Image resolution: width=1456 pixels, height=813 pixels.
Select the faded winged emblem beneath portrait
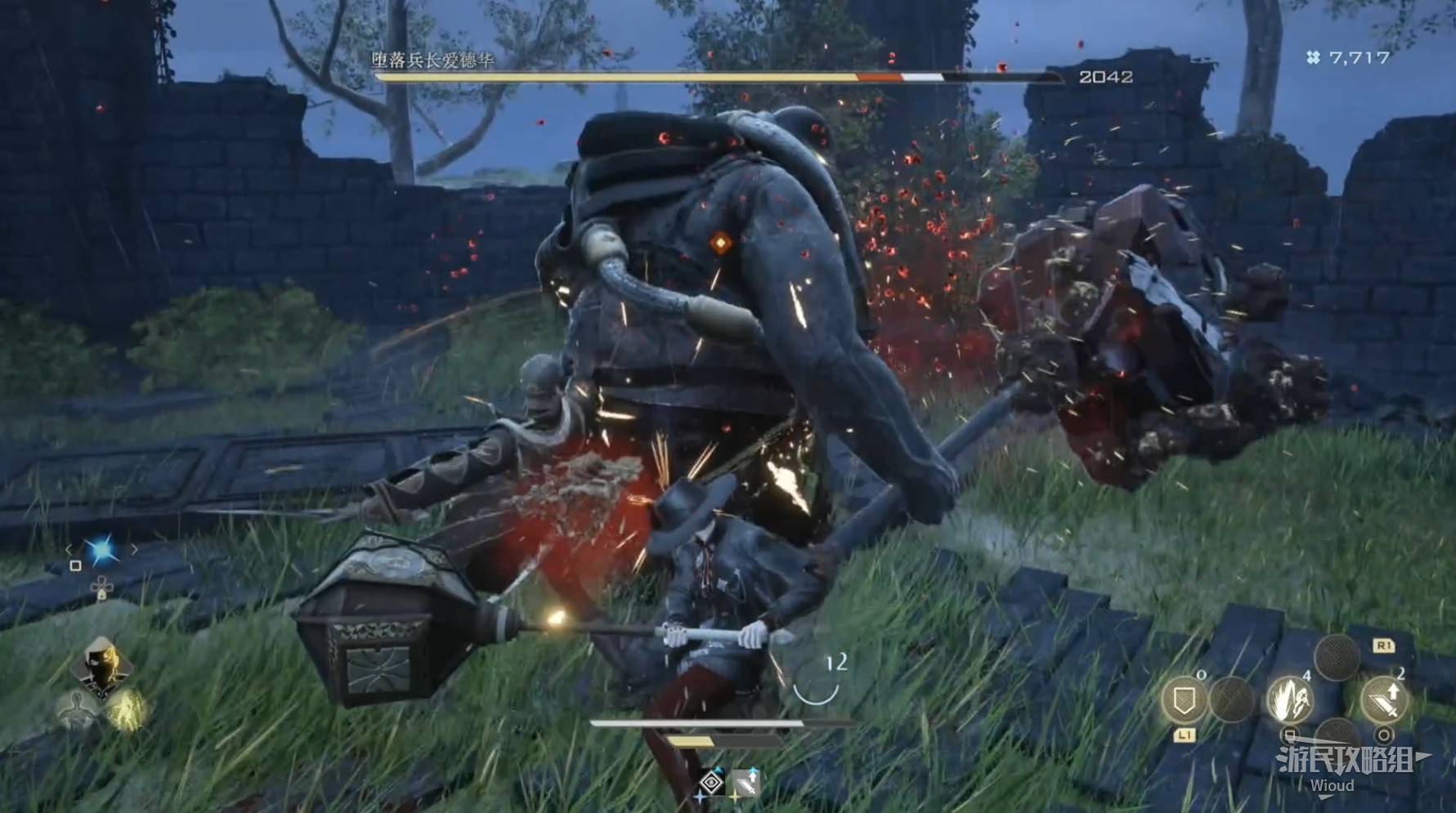pyautogui.click(x=76, y=708)
